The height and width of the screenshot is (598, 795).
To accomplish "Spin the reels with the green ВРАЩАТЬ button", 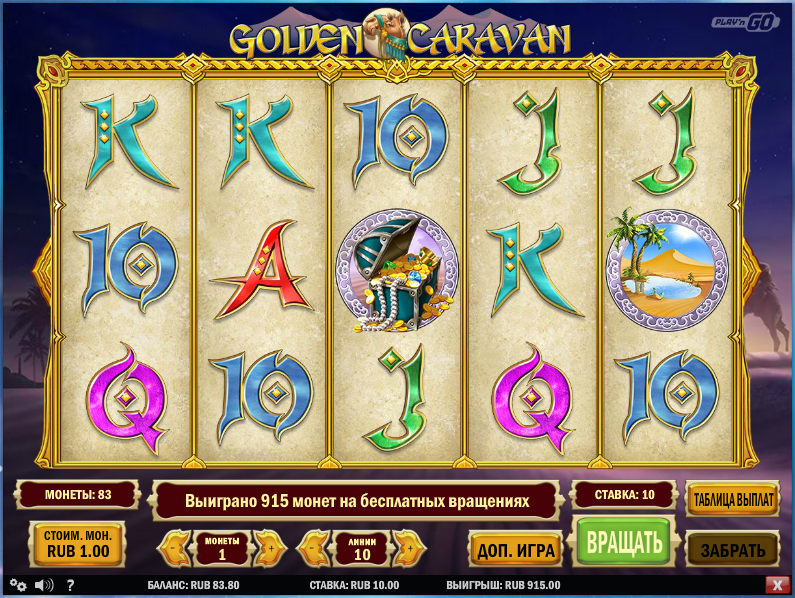I will tap(624, 543).
